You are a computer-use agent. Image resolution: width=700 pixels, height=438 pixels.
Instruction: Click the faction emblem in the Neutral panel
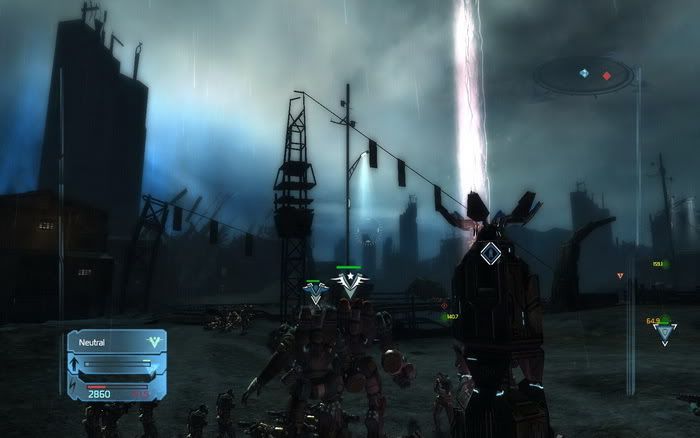[152, 342]
